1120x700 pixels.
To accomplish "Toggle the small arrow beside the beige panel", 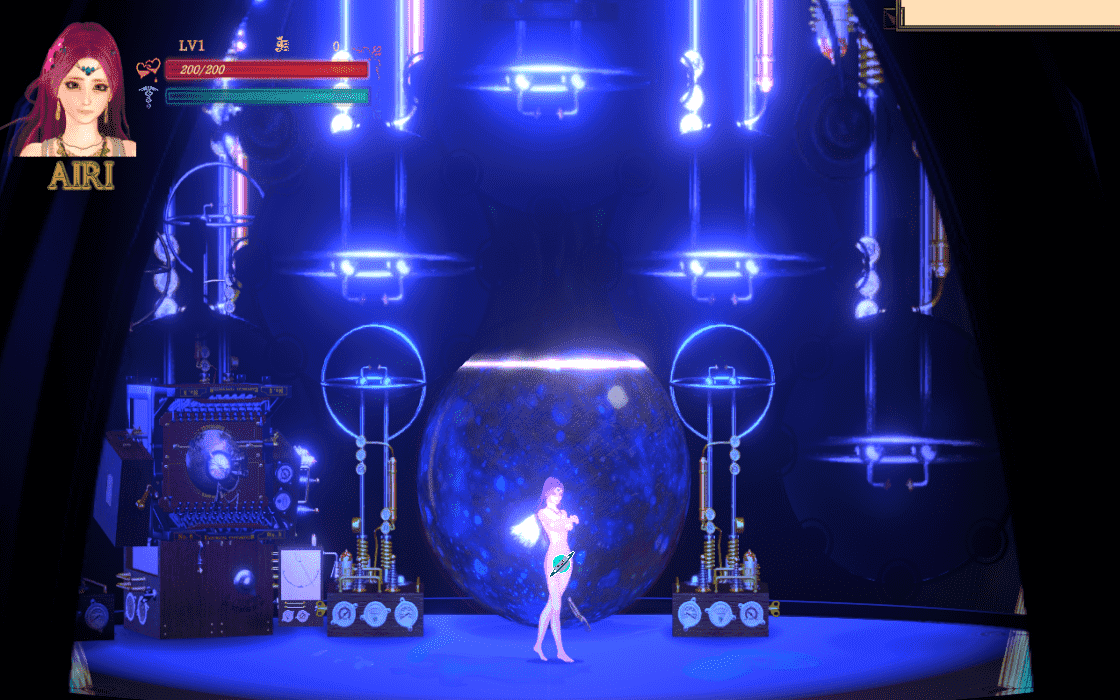I will point(889,15).
